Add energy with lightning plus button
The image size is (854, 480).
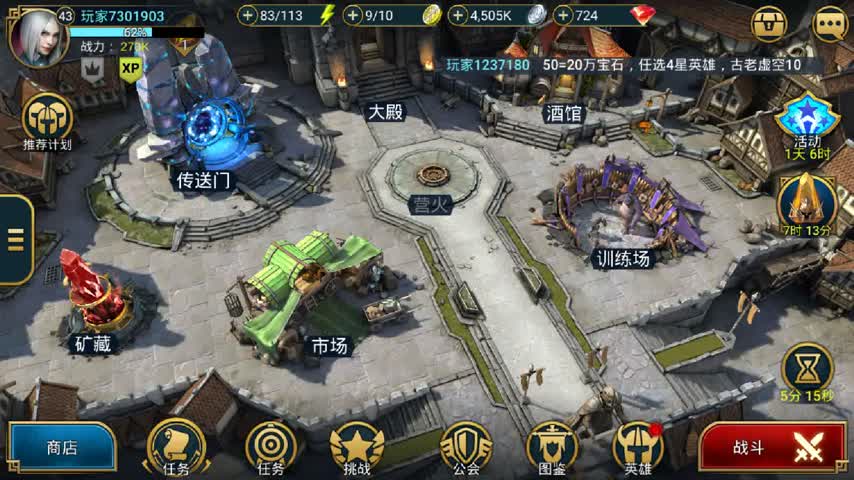(248, 15)
